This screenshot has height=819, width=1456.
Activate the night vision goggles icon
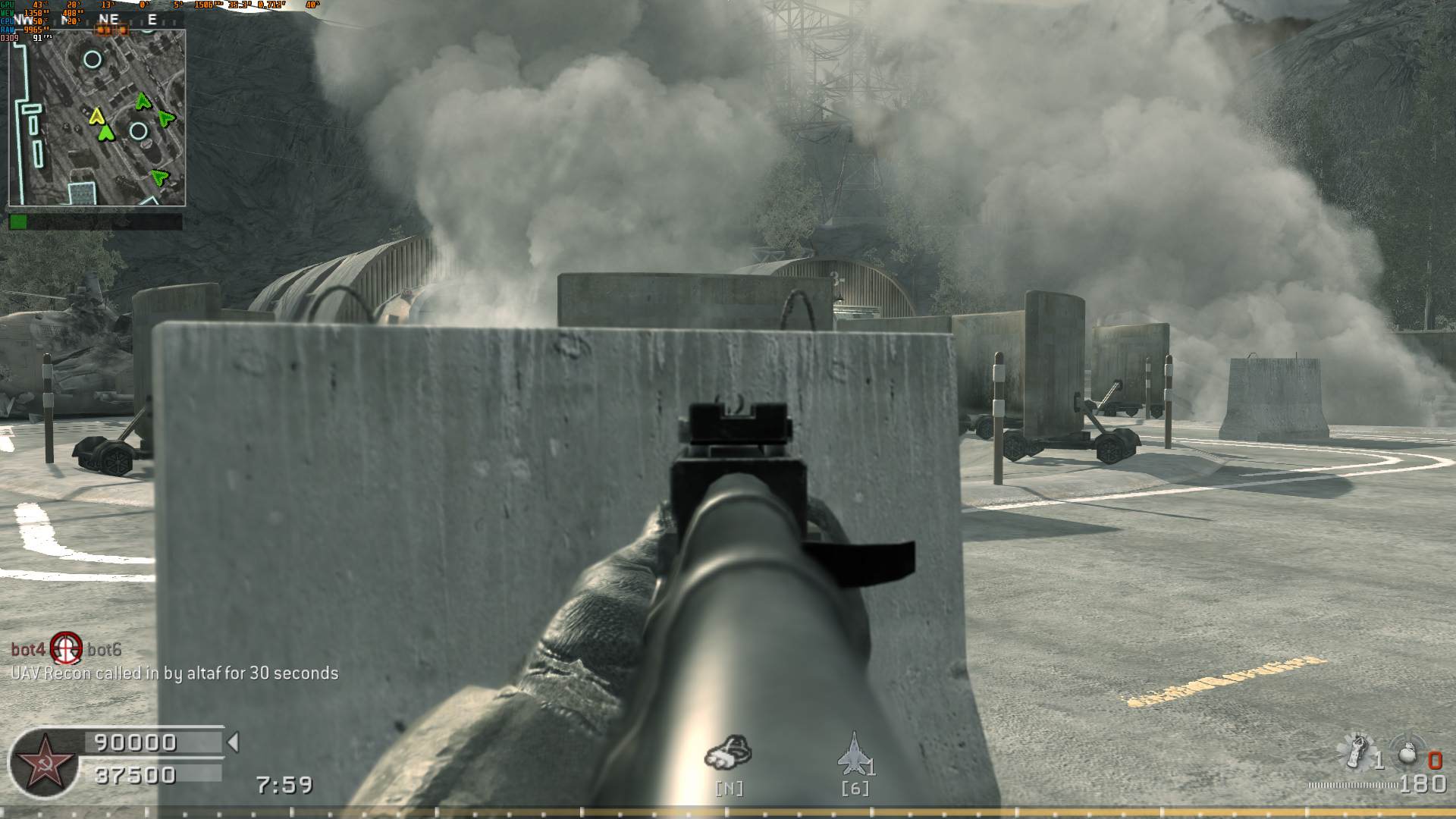pos(728,750)
